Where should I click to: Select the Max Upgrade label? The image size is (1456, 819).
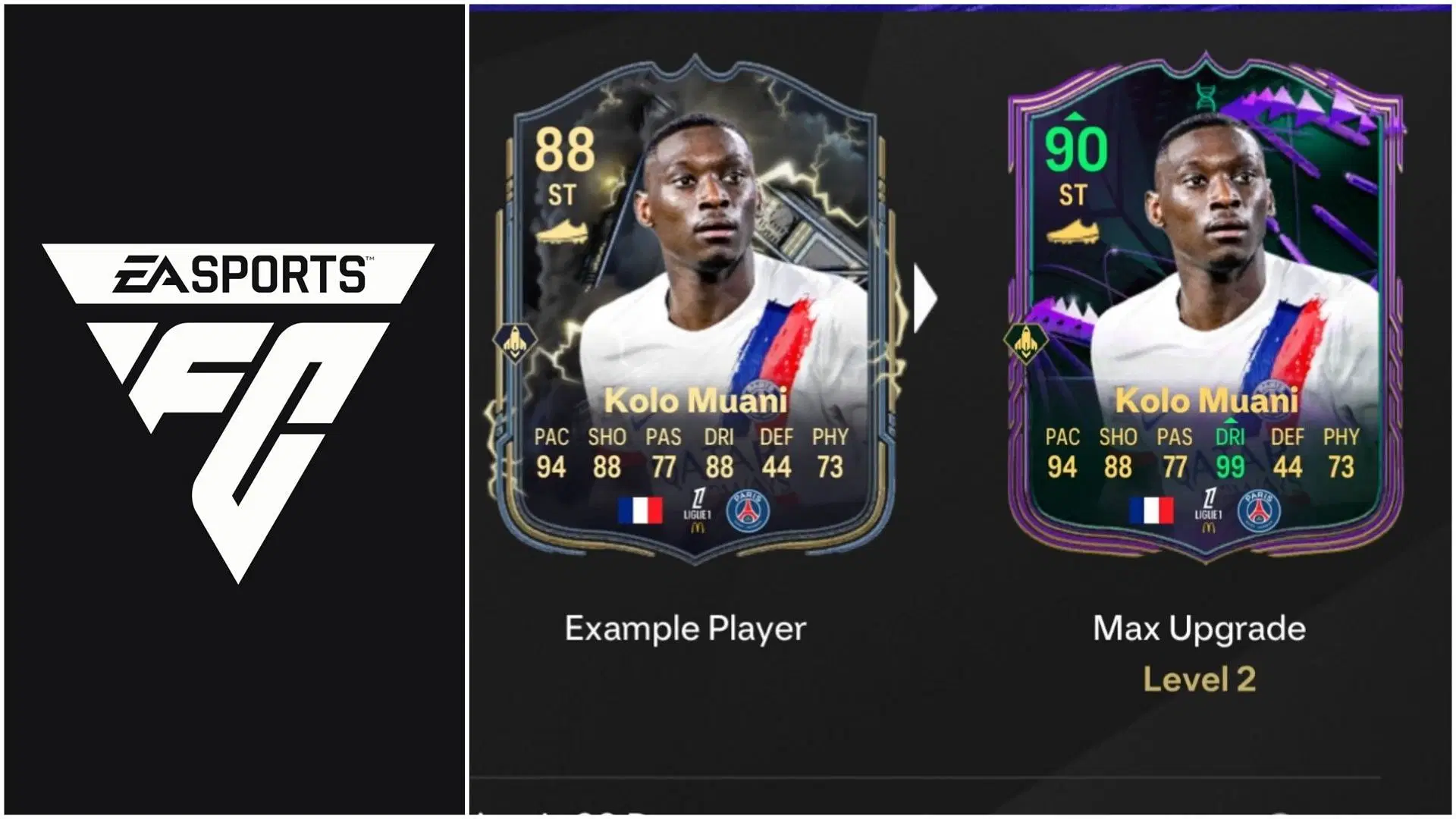point(1198,629)
